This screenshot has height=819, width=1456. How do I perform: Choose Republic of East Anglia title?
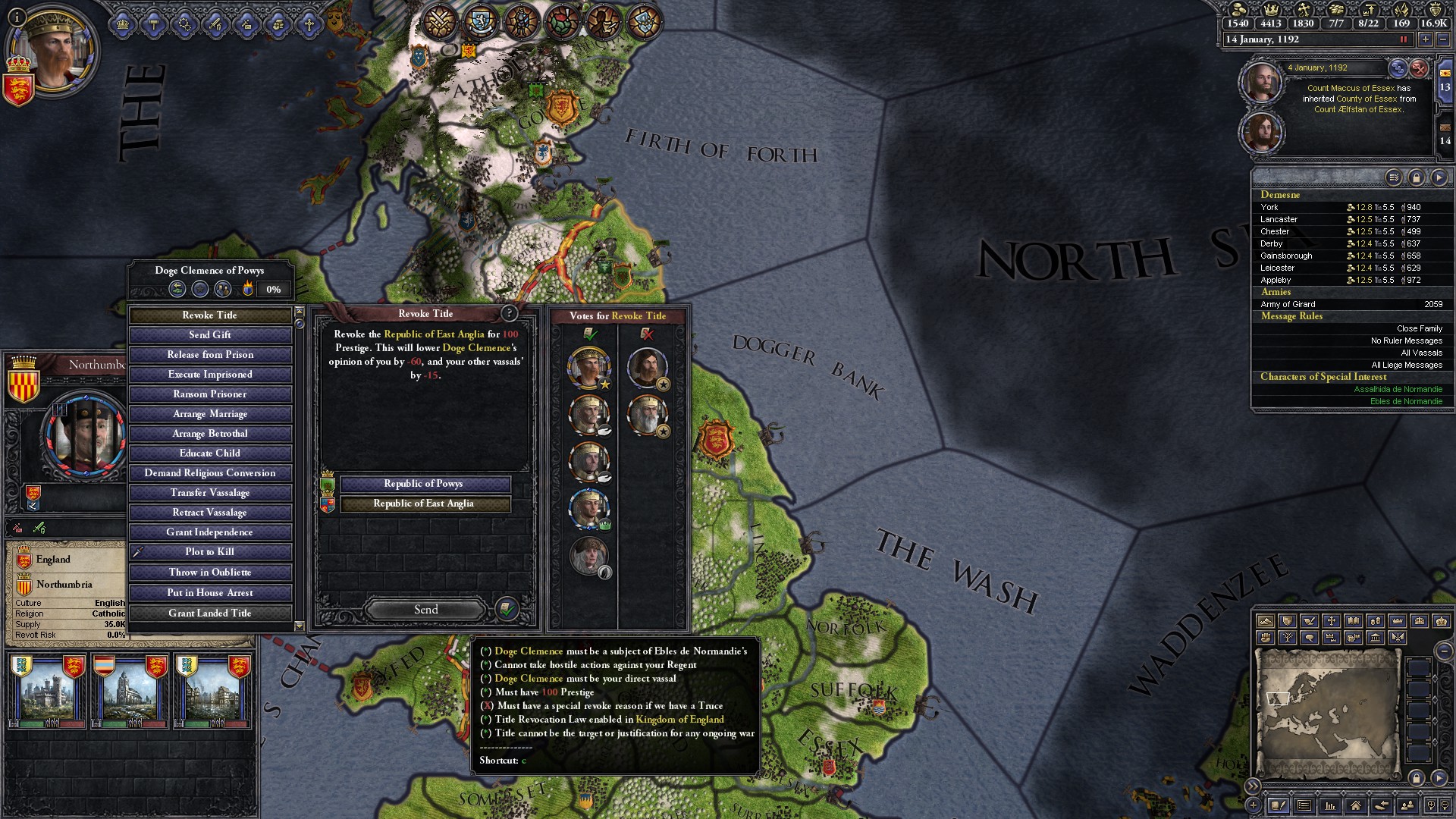coord(424,504)
